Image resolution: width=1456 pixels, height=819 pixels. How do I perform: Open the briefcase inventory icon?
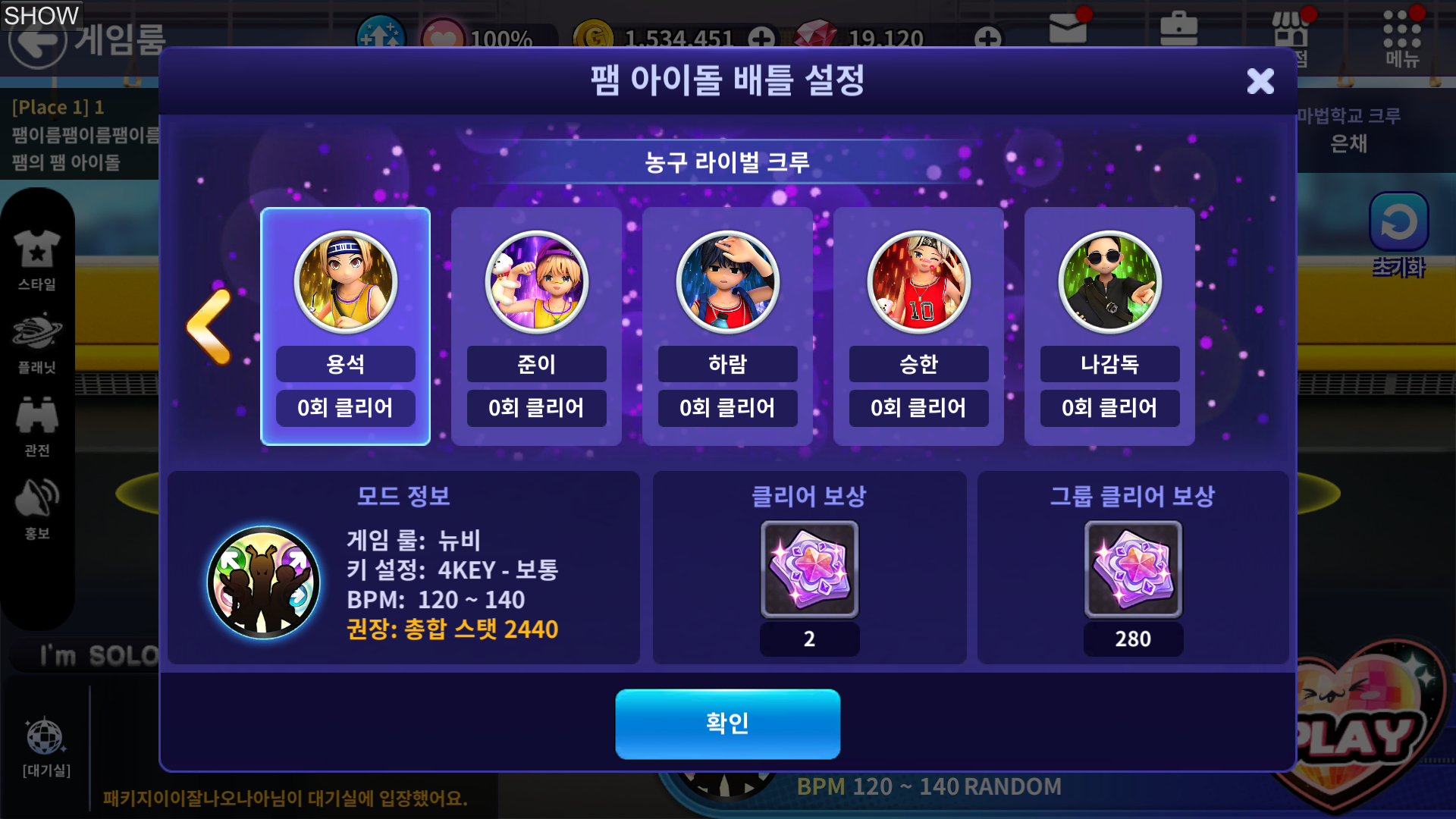coord(1178,30)
